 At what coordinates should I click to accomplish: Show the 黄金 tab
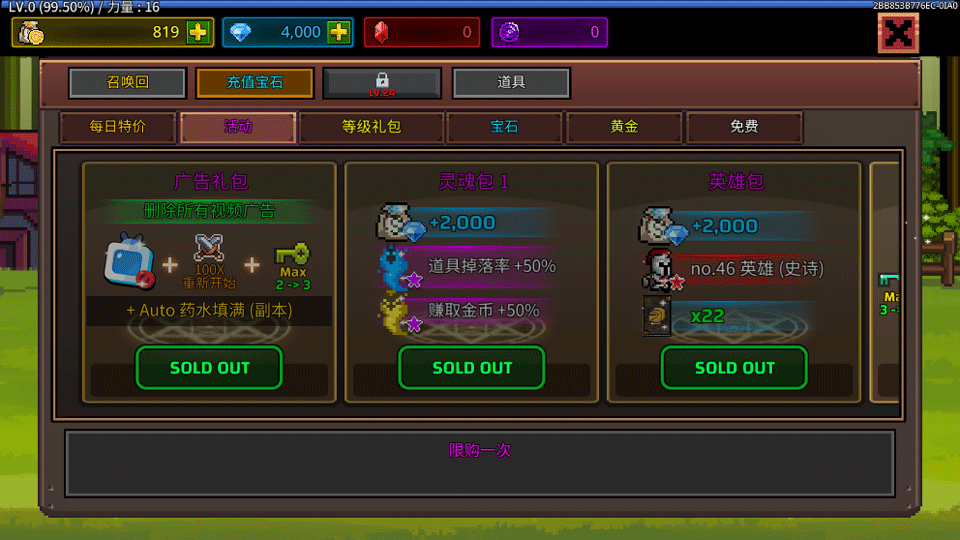click(624, 127)
